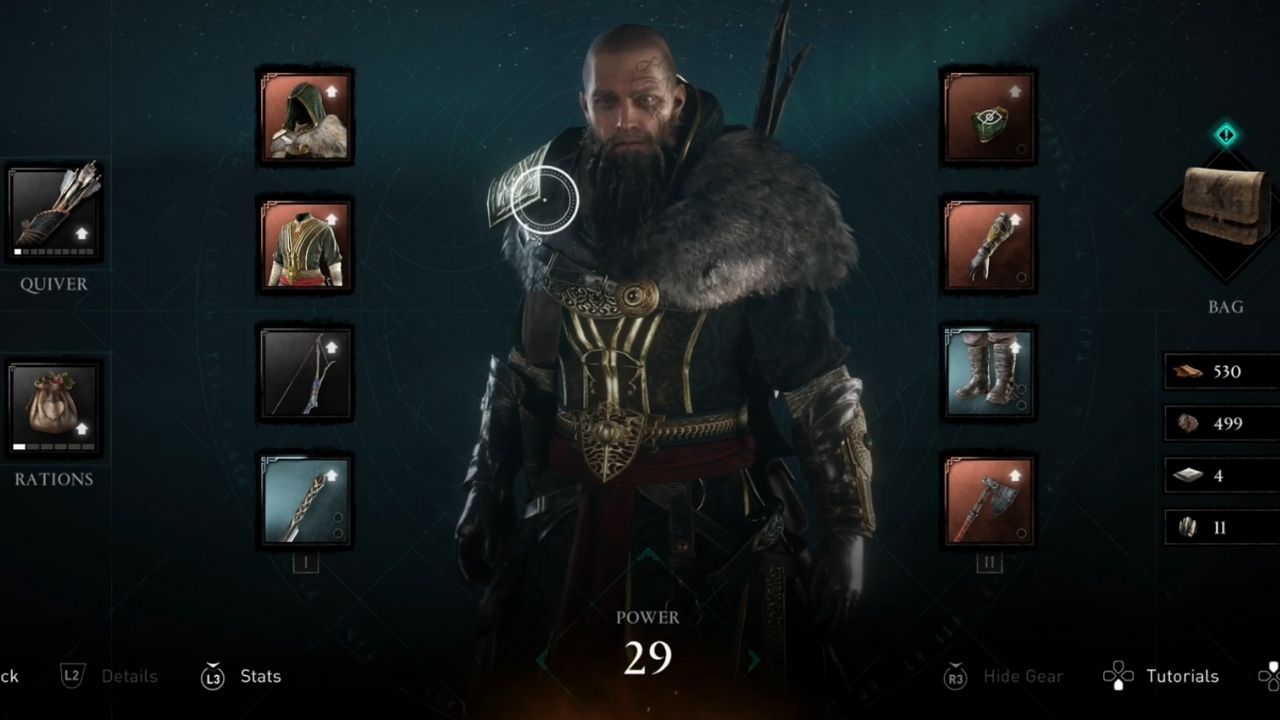
Task: Open the chest armor gear slot
Action: 305,243
